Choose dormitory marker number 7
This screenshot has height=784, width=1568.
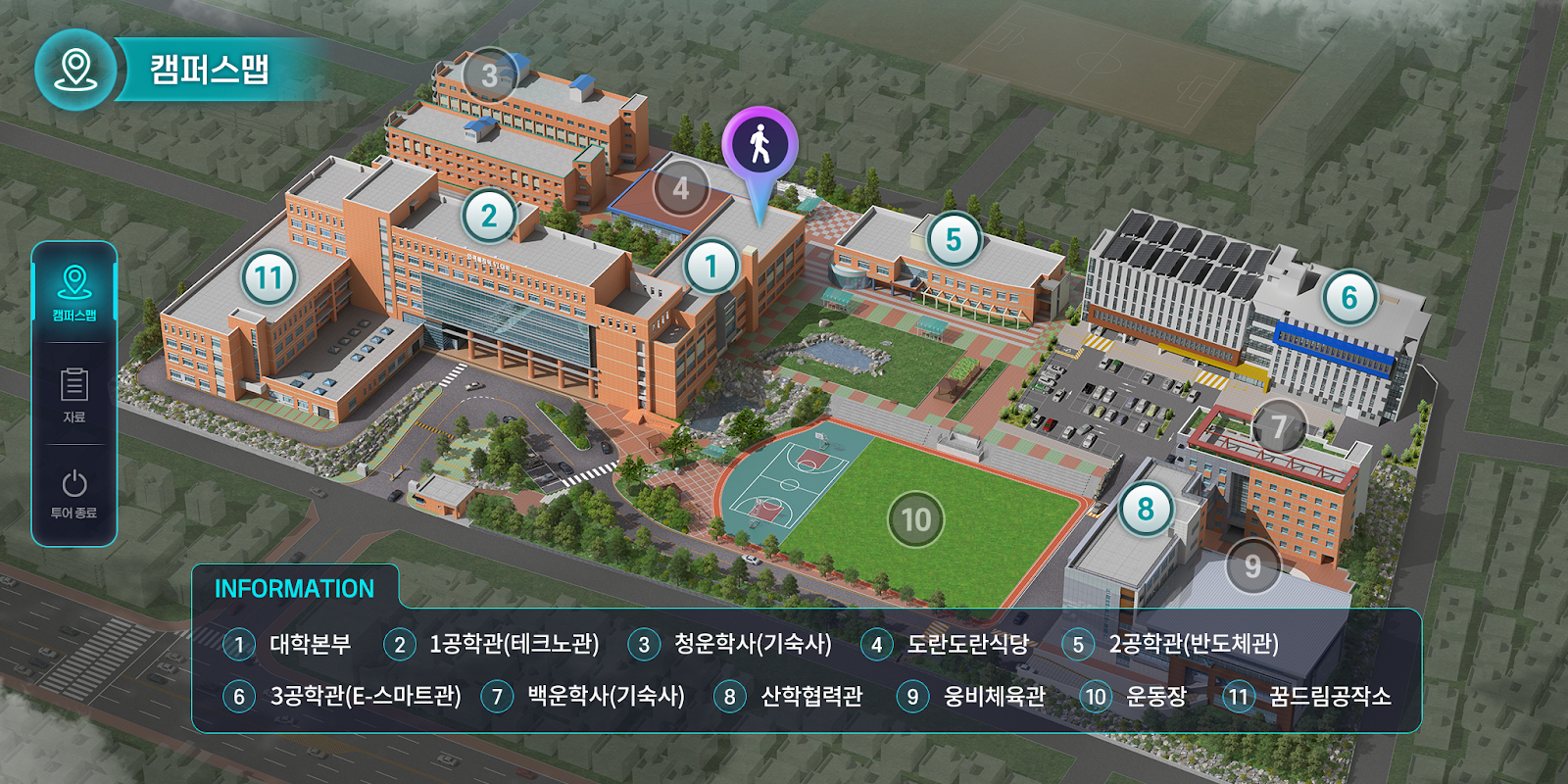[x=1279, y=426]
